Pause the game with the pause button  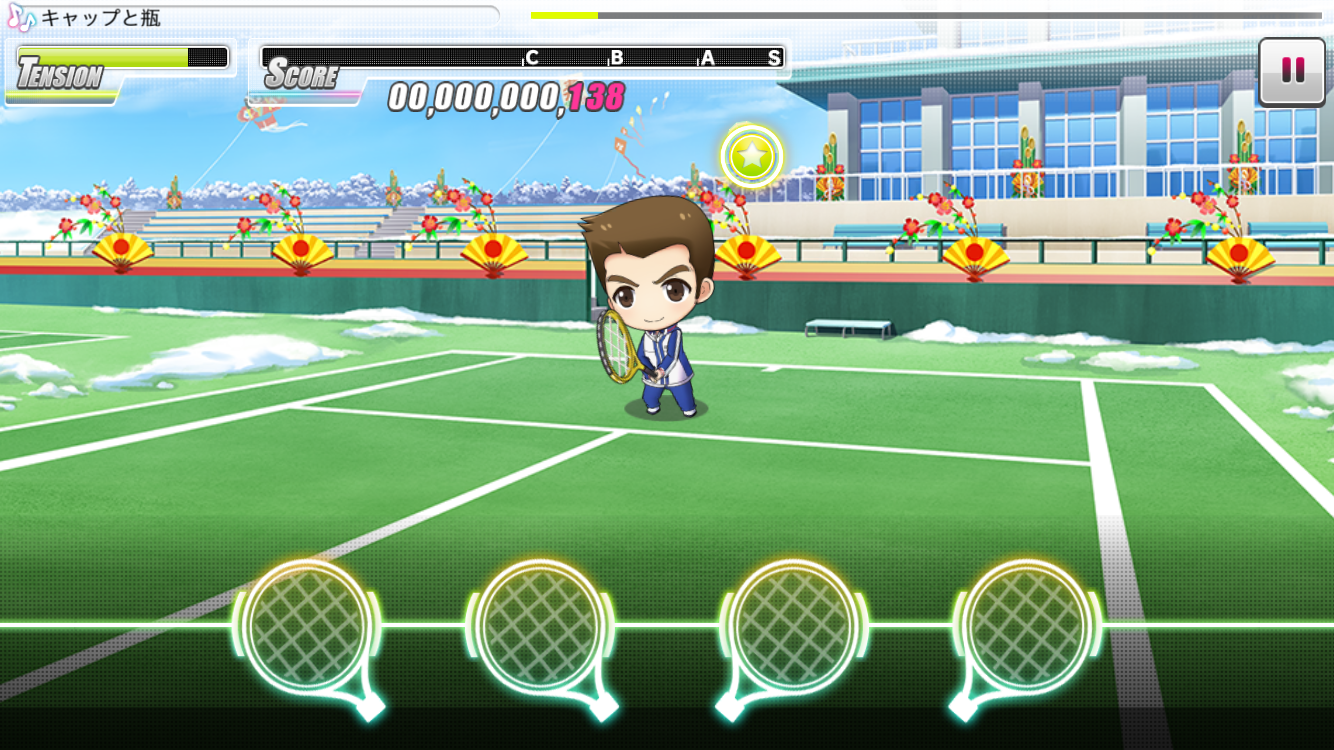(x=1292, y=70)
